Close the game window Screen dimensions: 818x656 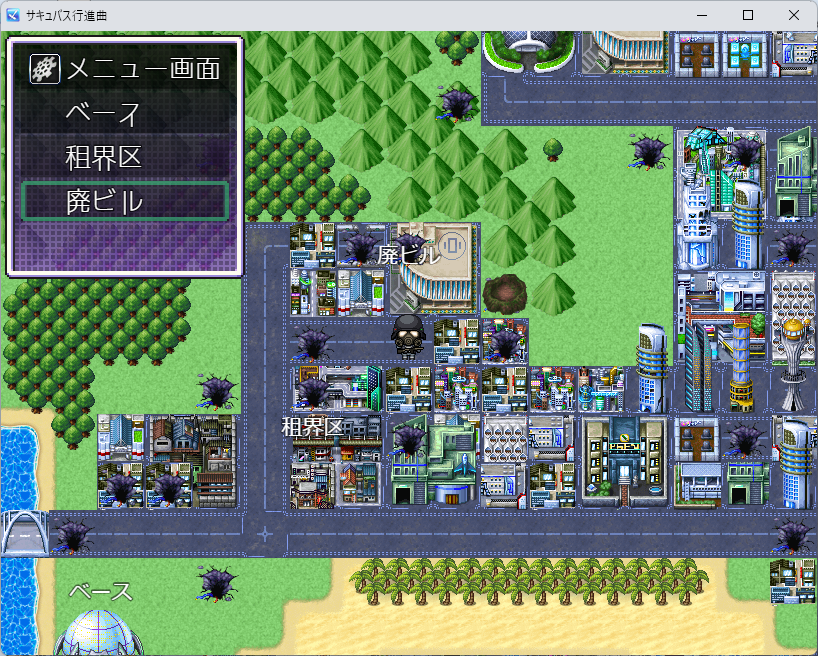click(x=793, y=15)
